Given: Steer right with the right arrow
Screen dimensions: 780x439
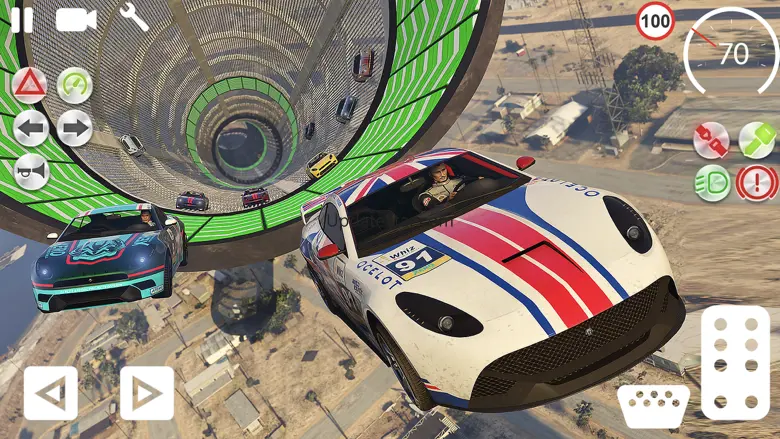Looking at the screenshot, I should pos(146,393).
